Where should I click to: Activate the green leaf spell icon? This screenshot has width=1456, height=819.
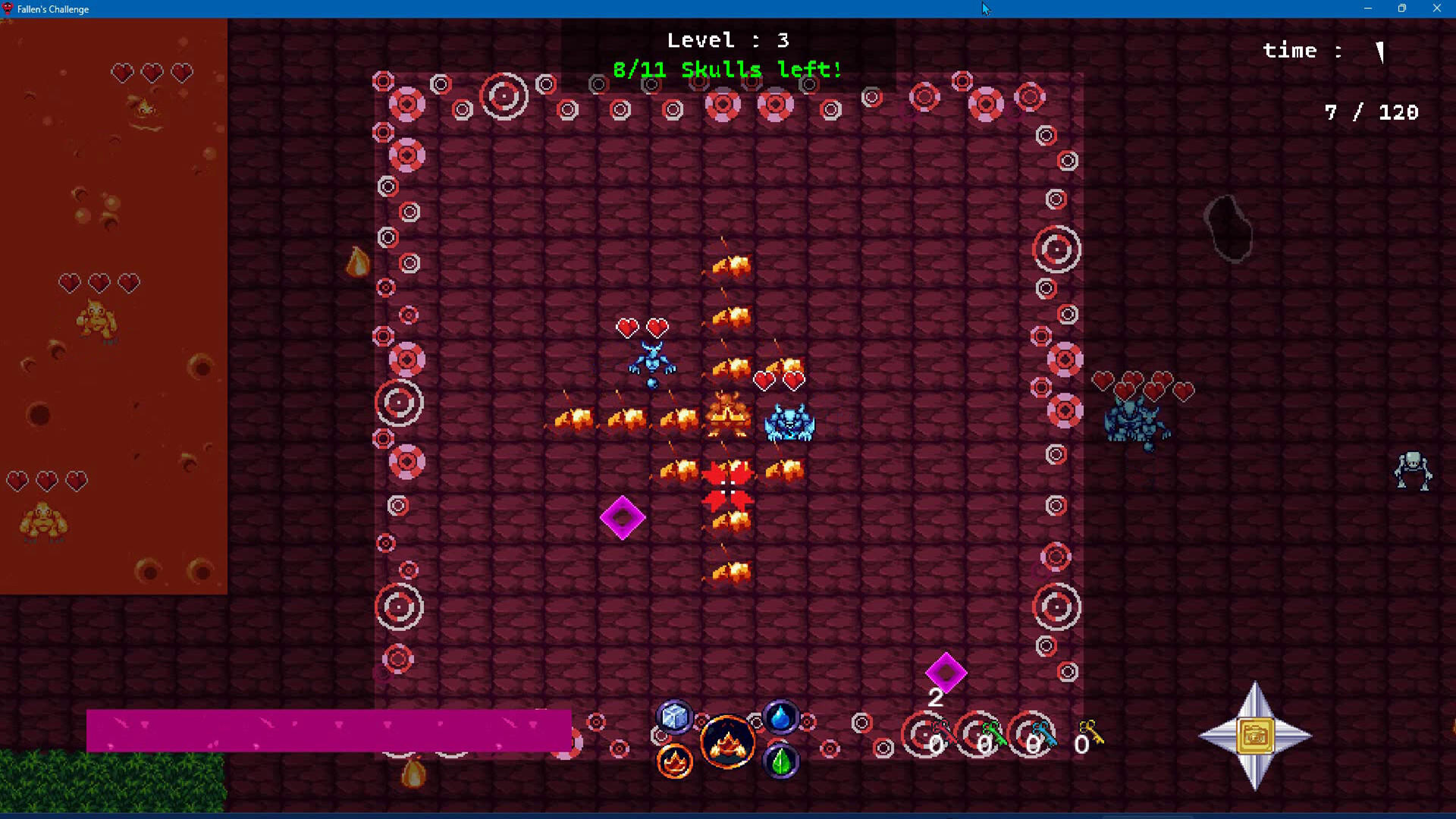(x=781, y=762)
